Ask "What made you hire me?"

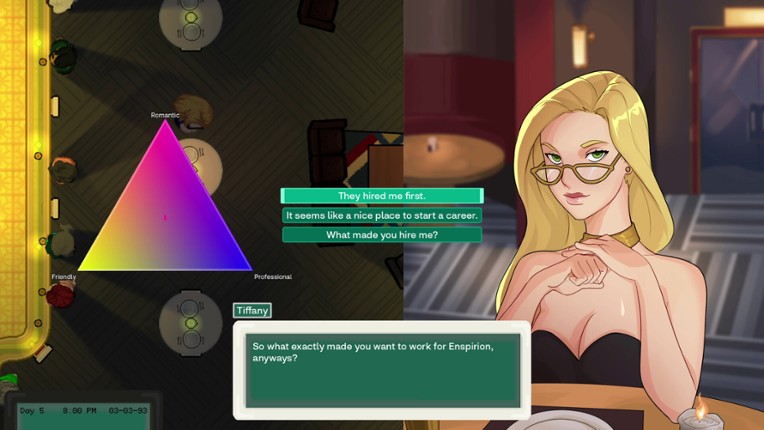(382, 235)
